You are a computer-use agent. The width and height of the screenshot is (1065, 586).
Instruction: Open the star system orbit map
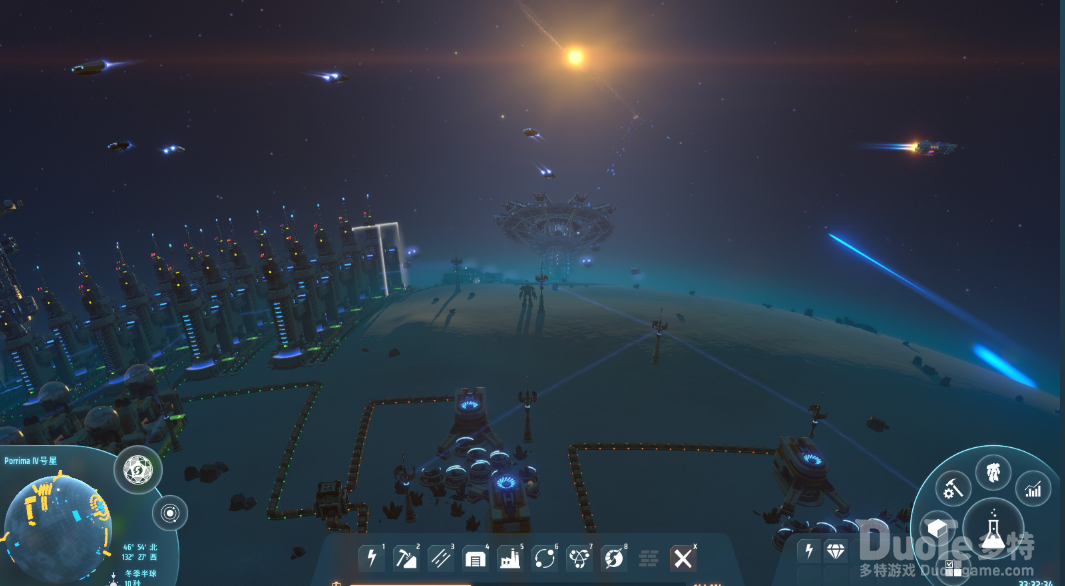click(169, 514)
